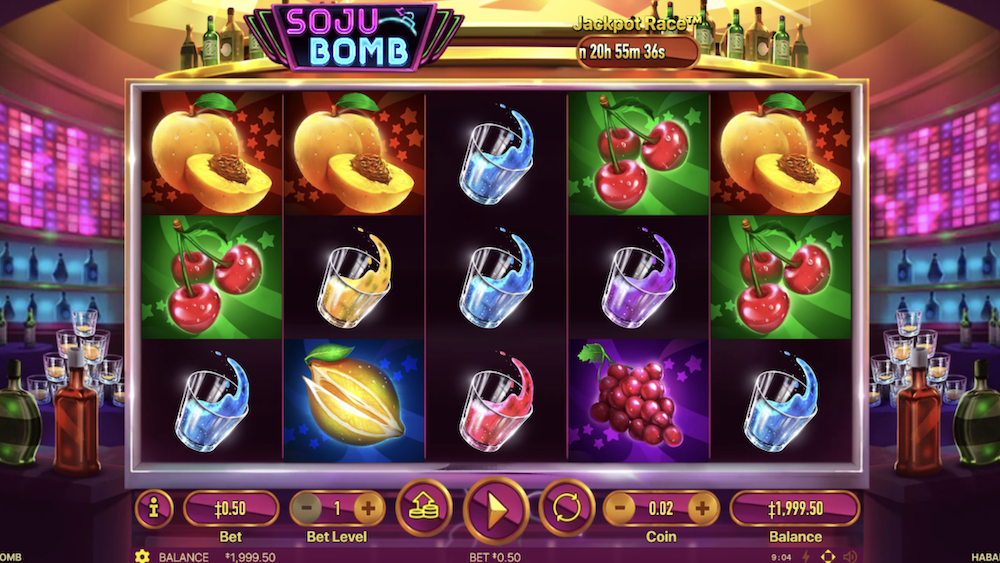This screenshot has width=1000, height=563.
Task: Open the game info paytable button
Action: pos(153,508)
